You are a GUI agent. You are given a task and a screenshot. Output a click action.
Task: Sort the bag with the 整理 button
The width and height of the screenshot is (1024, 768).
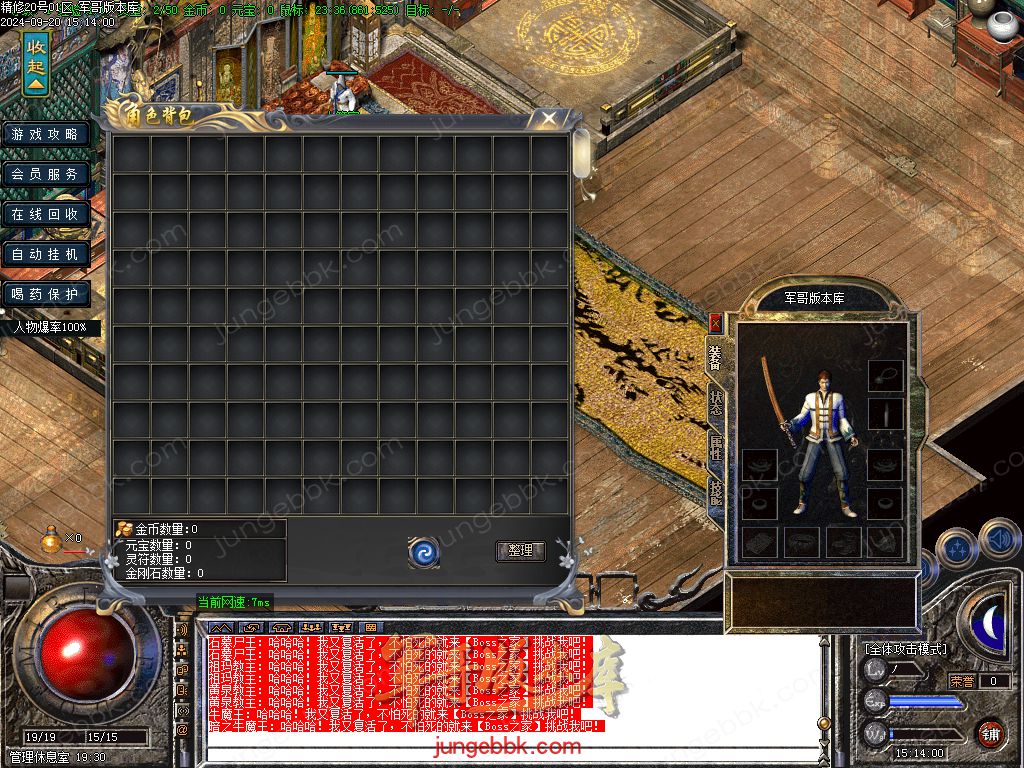520,551
